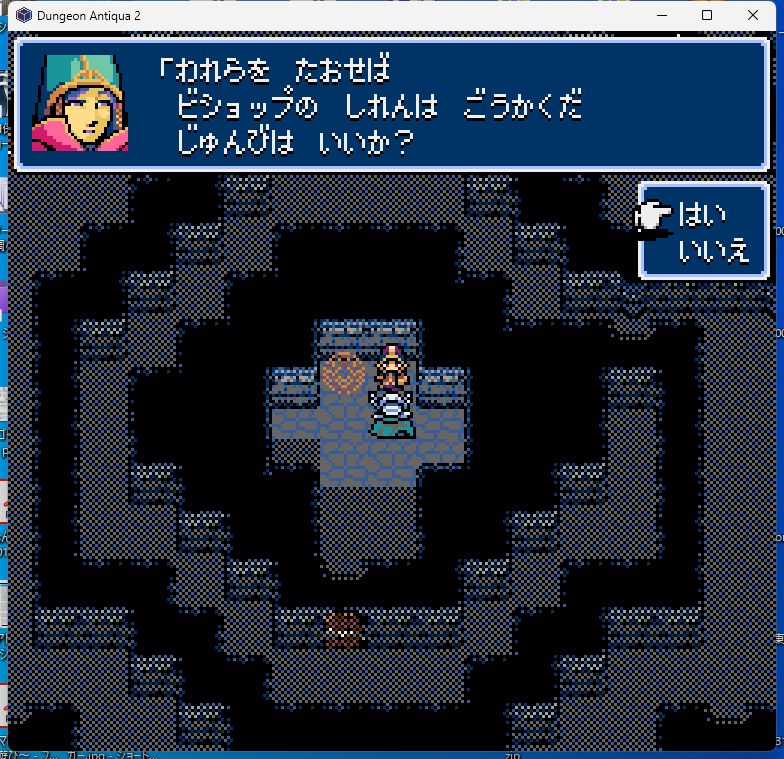This screenshot has width=784, height=759.
Task: Minimize the game window
Action: tap(661, 15)
